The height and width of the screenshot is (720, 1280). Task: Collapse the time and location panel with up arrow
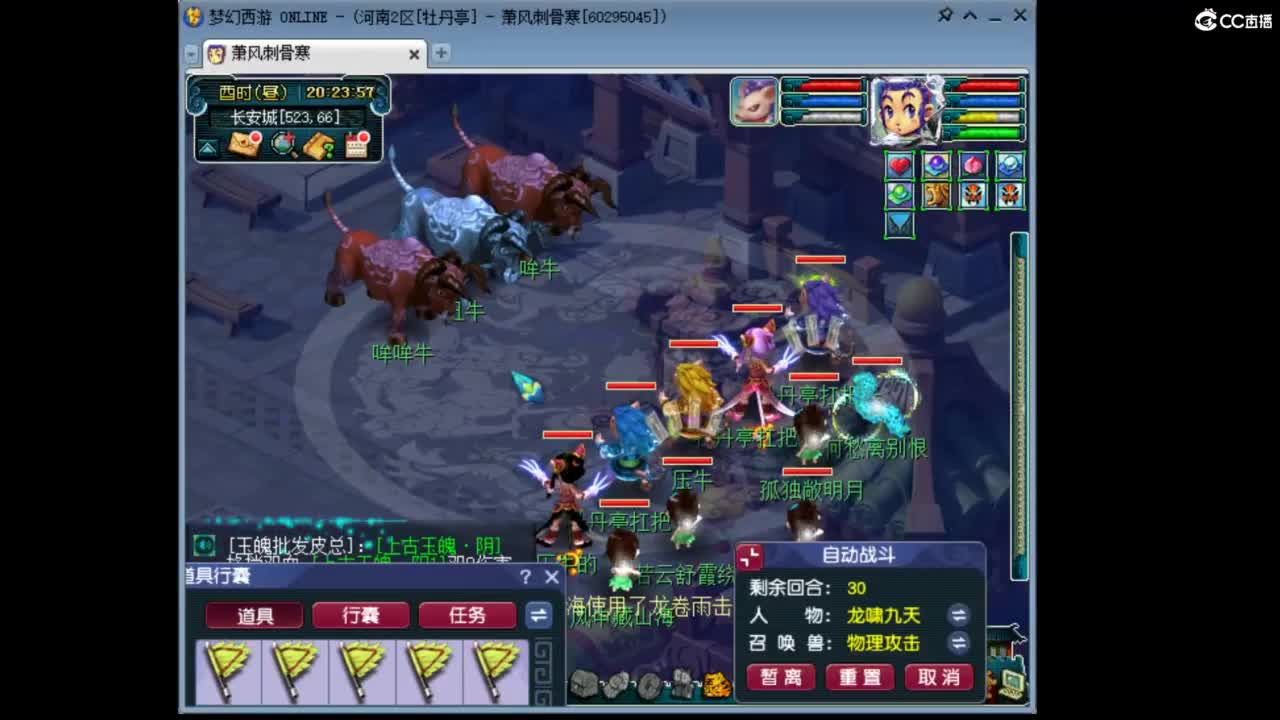[206, 146]
